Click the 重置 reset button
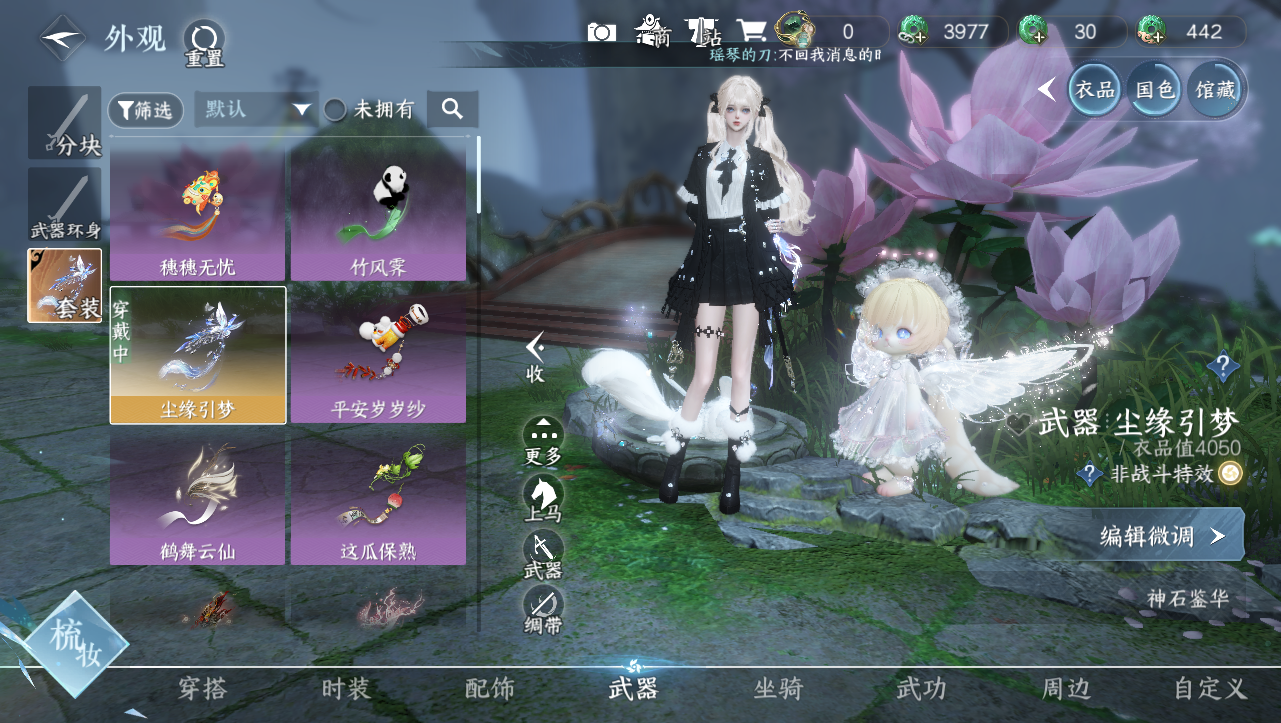Viewport: 1281px width, 723px height. [204, 42]
